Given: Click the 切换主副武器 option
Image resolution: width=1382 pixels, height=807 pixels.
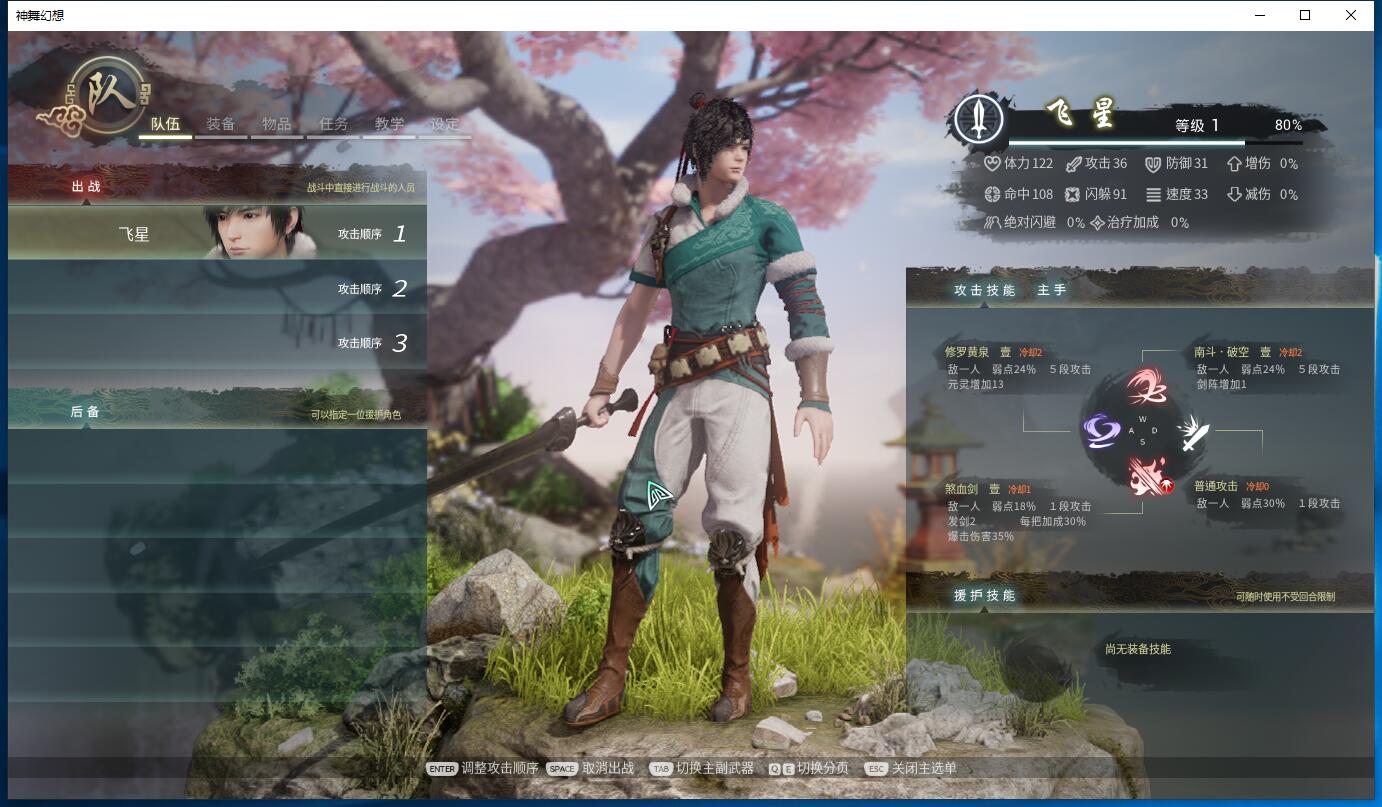Looking at the screenshot, I should [714, 768].
